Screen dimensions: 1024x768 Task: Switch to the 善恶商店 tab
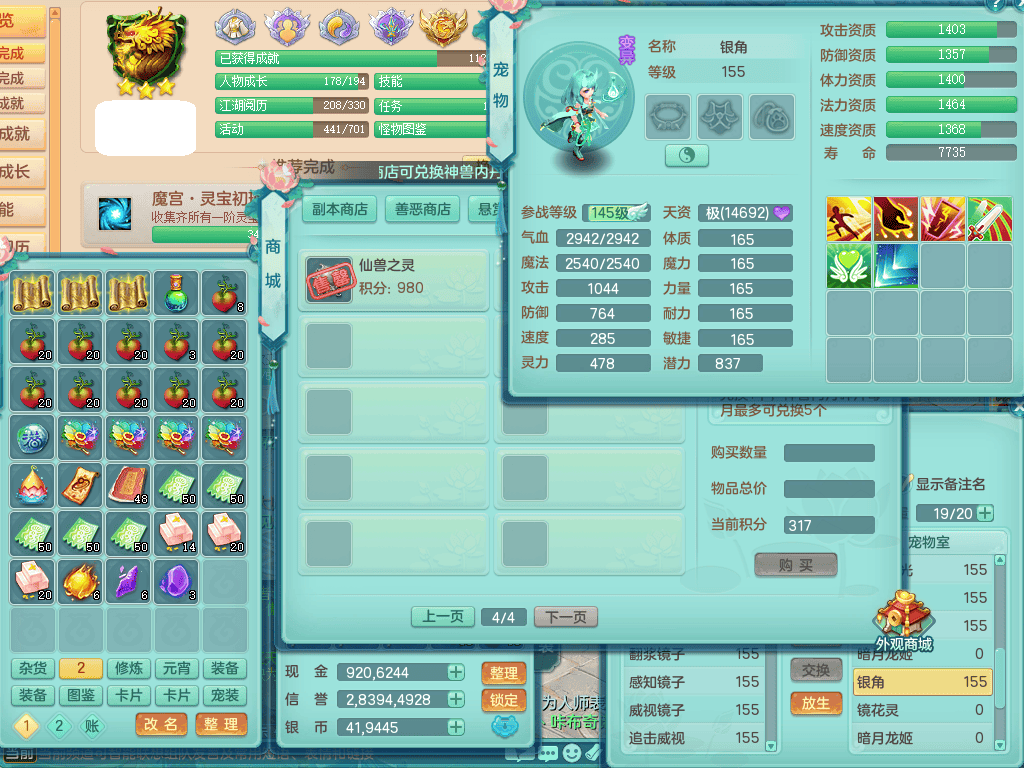click(422, 209)
